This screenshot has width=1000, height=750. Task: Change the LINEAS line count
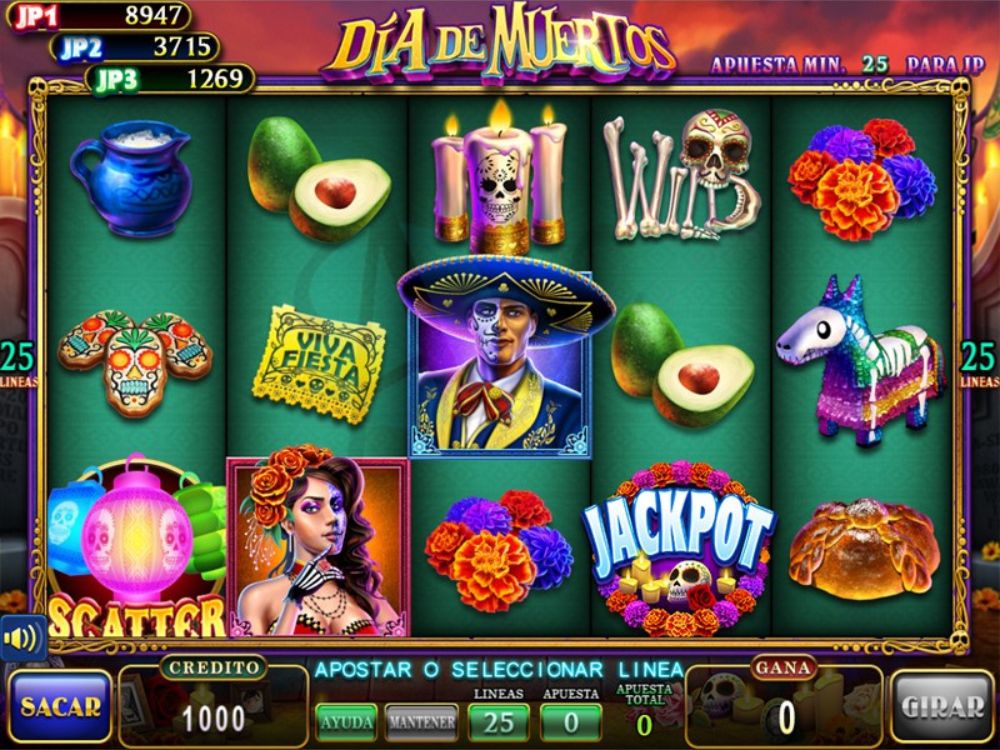click(498, 720)
